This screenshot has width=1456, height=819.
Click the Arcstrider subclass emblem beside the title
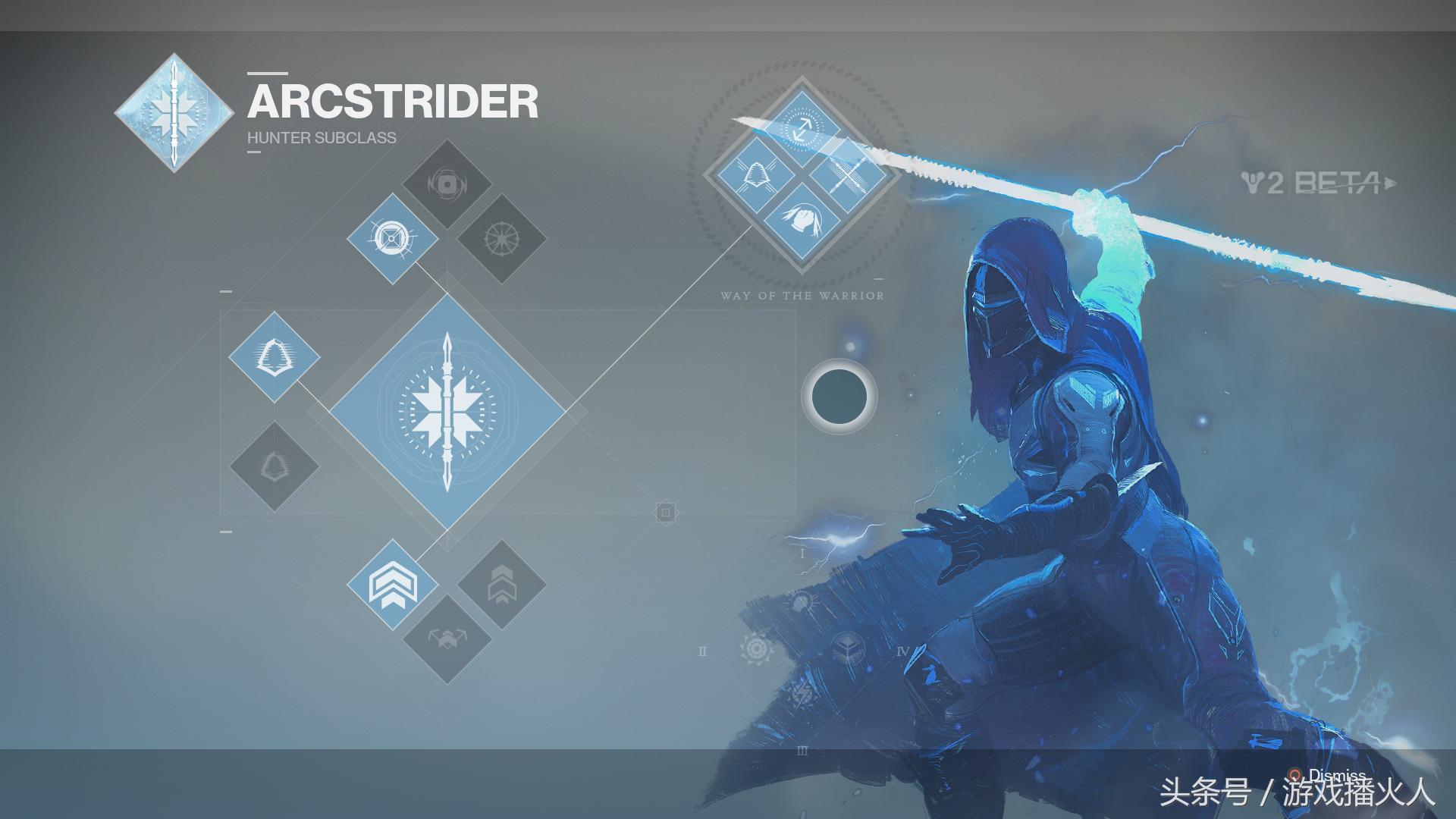[x=175, y=112]
